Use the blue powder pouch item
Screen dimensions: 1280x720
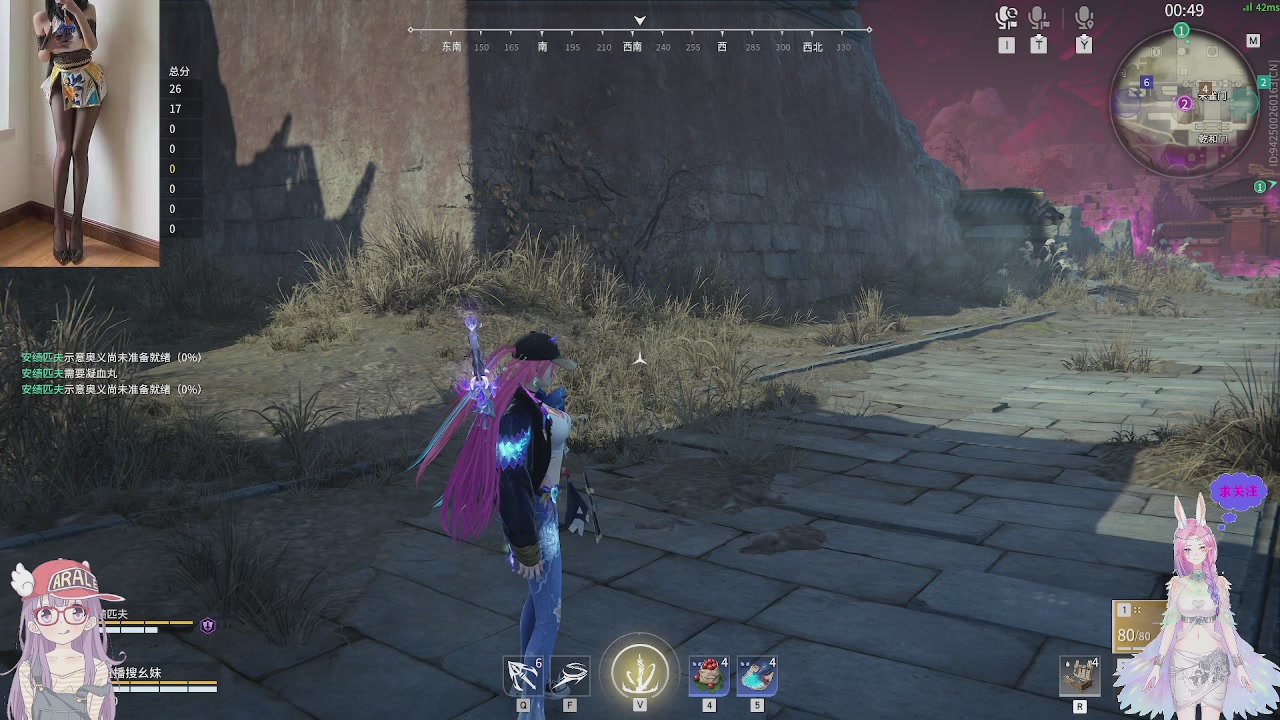coord(757,675)
